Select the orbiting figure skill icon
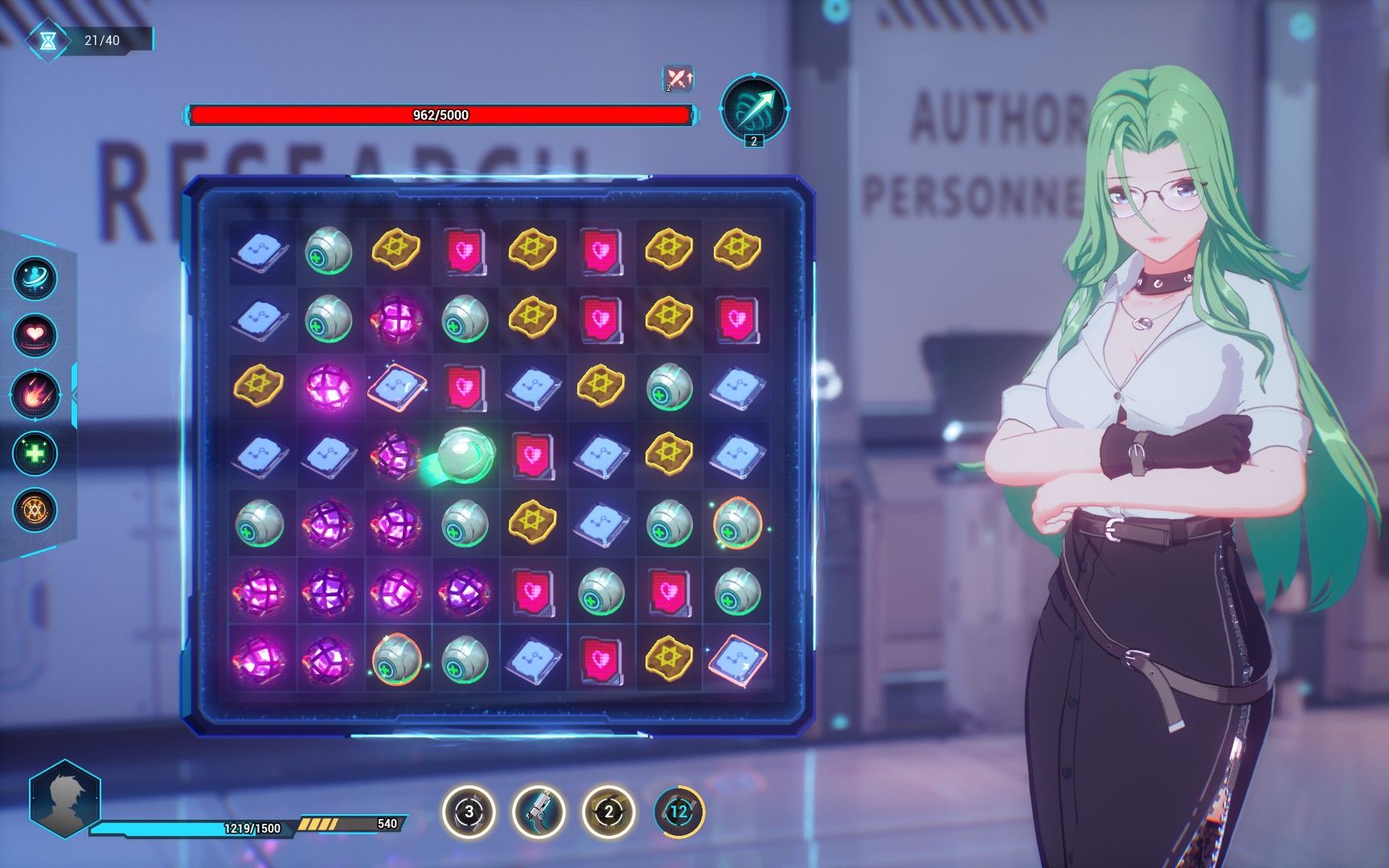Screen dimensions: 1389x868 point(35,279)
